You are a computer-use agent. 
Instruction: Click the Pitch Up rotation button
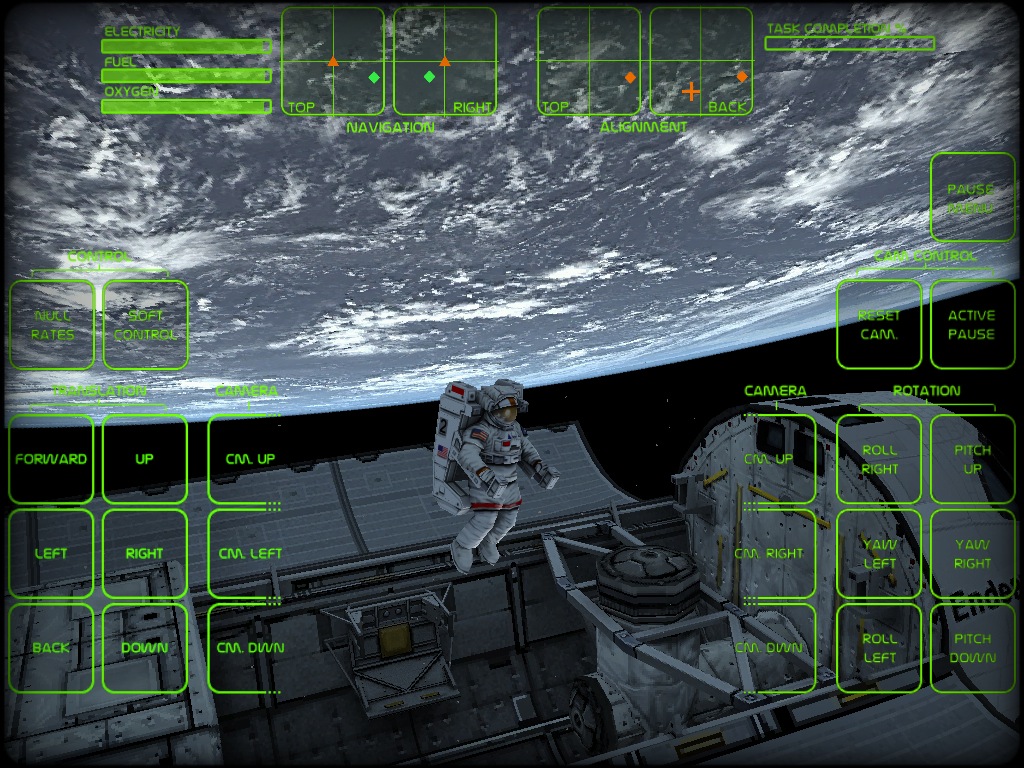(x=972, y=459)
